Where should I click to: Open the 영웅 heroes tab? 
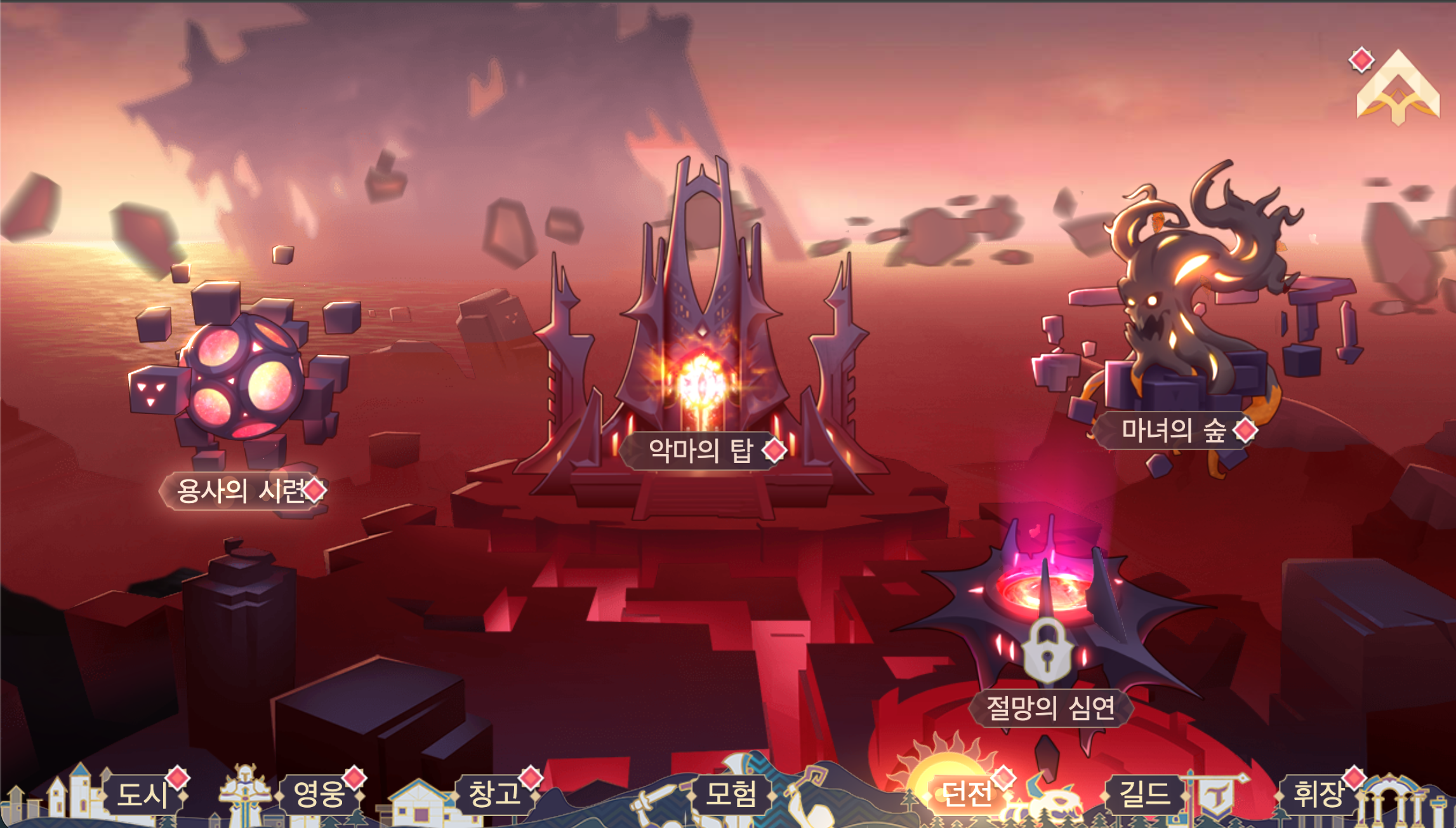319,794
